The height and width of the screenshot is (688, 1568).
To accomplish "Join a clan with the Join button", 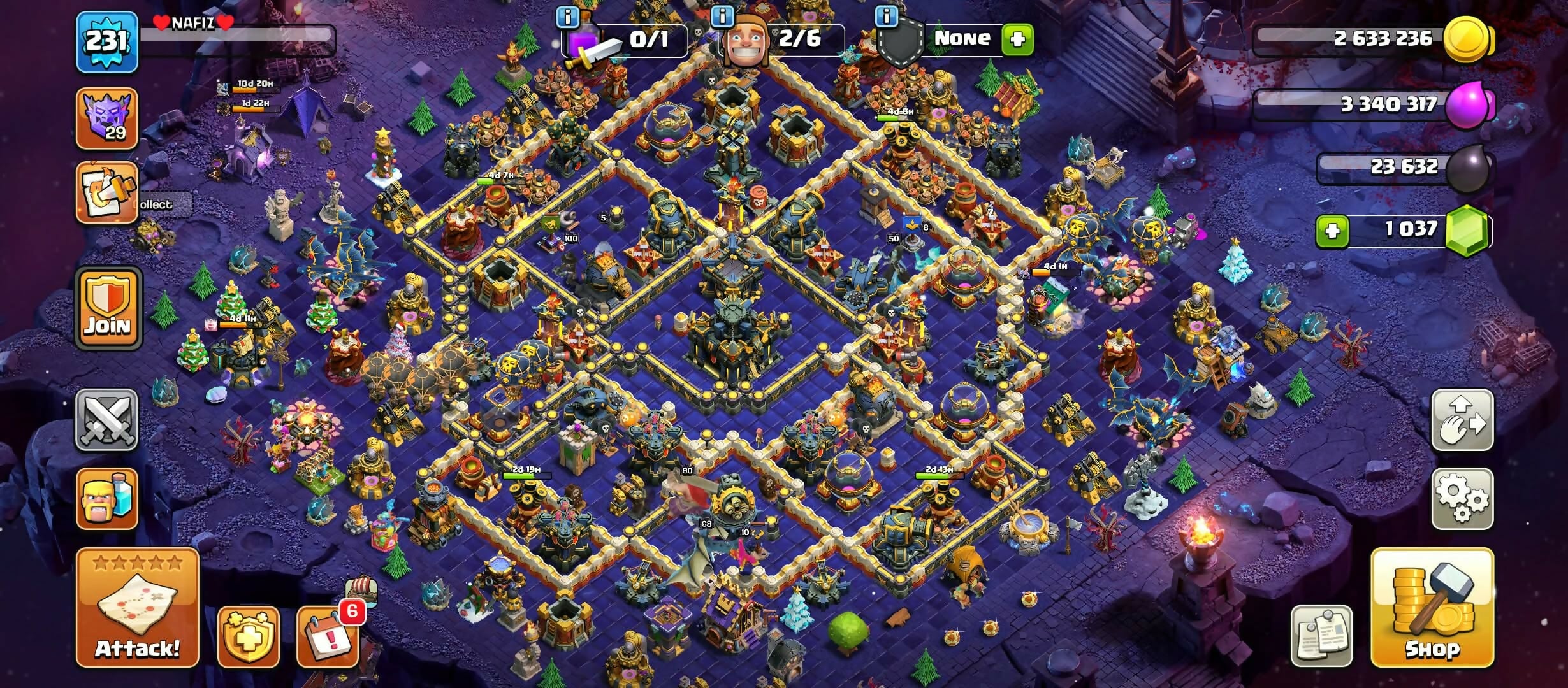I will tap(108, 308).
